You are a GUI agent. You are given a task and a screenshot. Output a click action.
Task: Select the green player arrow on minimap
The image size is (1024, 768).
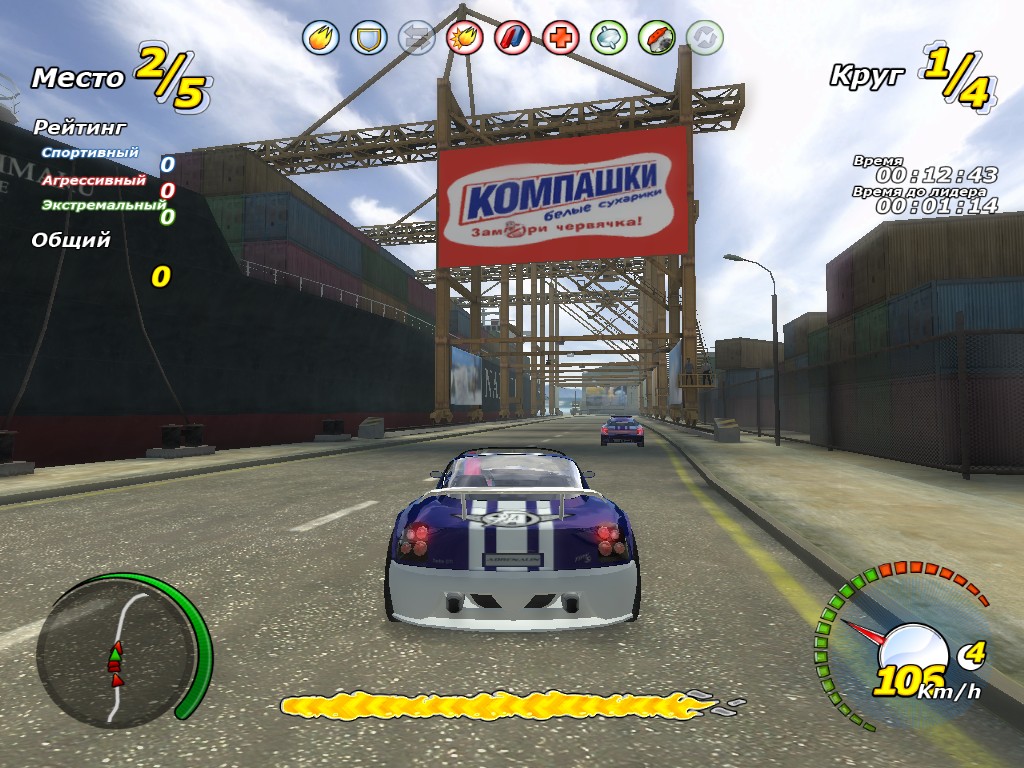tap(115, 651)
